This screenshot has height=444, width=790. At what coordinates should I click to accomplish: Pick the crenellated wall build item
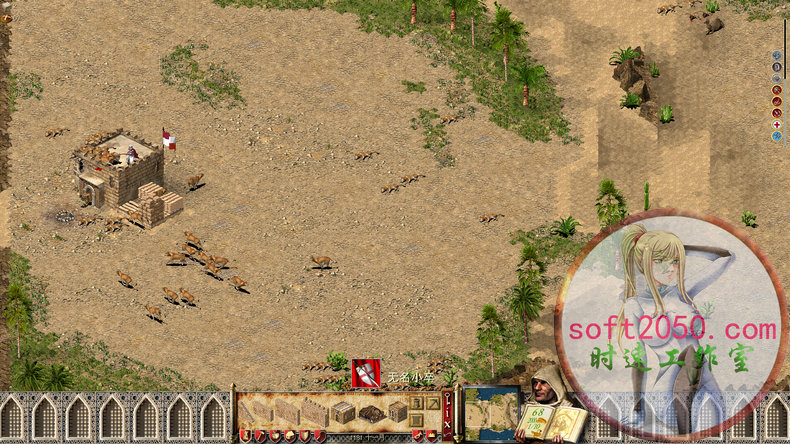point(312,412)
